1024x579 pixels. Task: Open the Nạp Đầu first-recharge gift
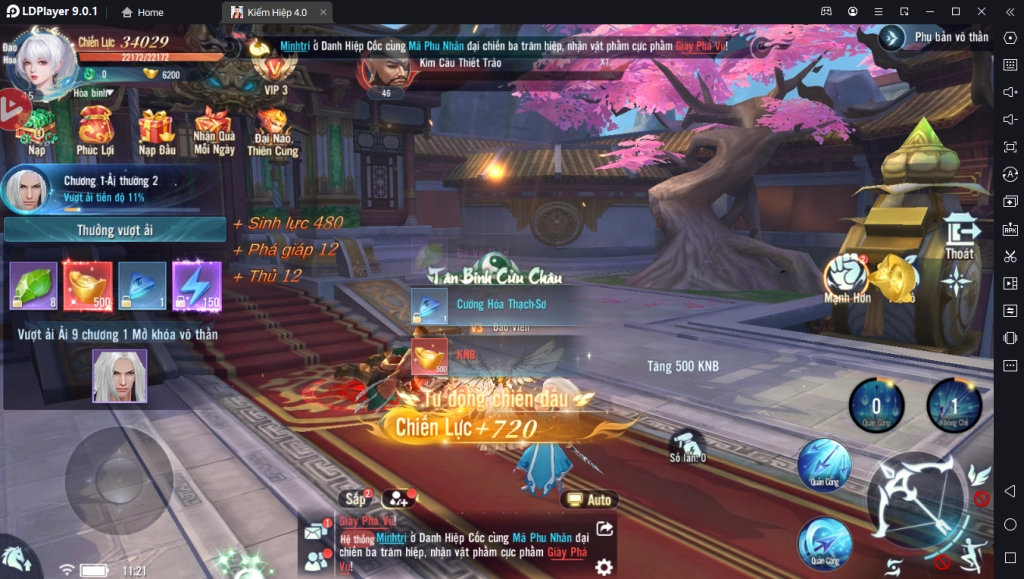click(x=156, y=129)
